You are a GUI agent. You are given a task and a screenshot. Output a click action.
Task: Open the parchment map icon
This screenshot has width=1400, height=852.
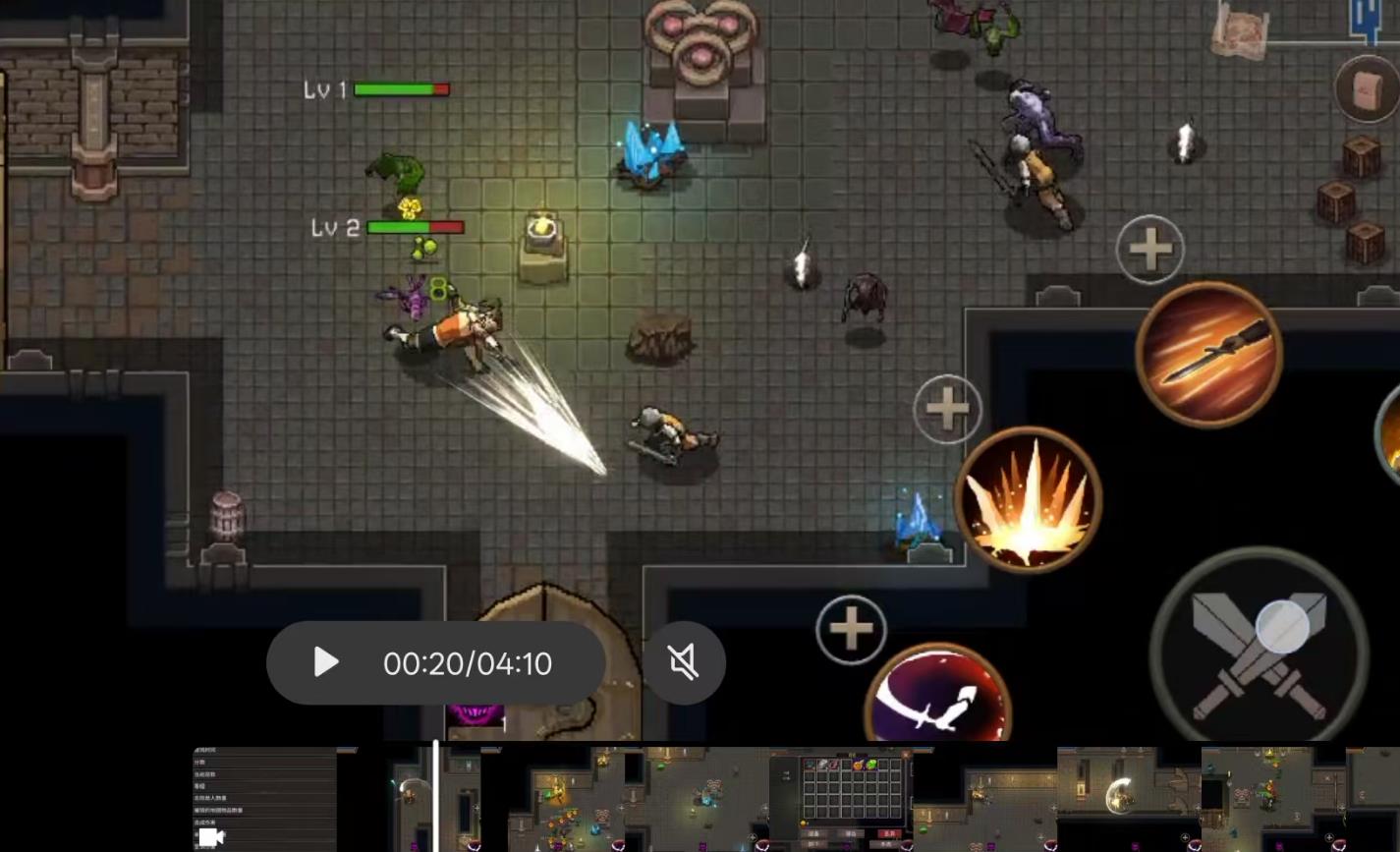pos(1240,31)
